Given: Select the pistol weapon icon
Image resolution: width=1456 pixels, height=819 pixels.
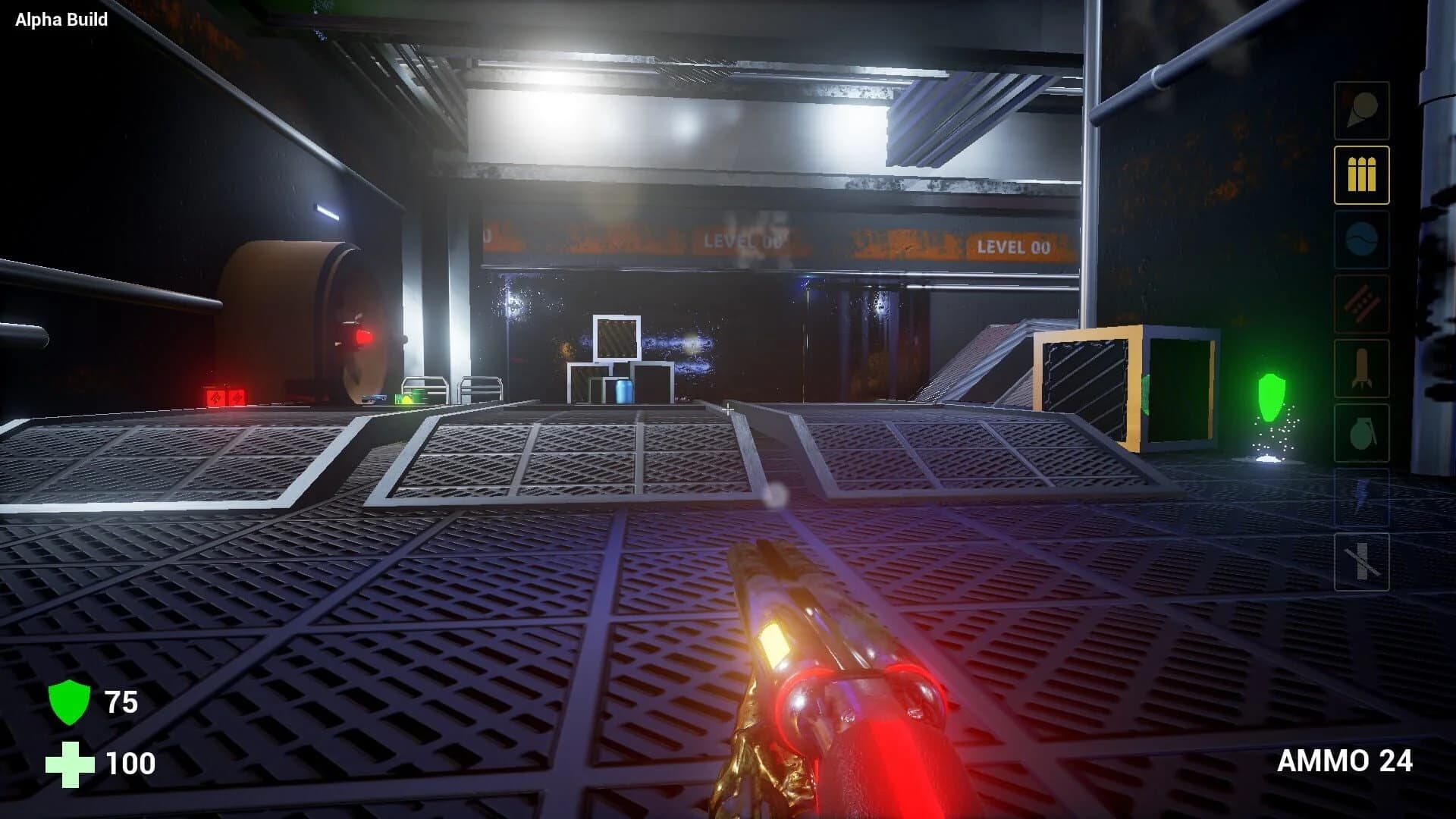Looking at the screenshot, I should click(1361, 110).
